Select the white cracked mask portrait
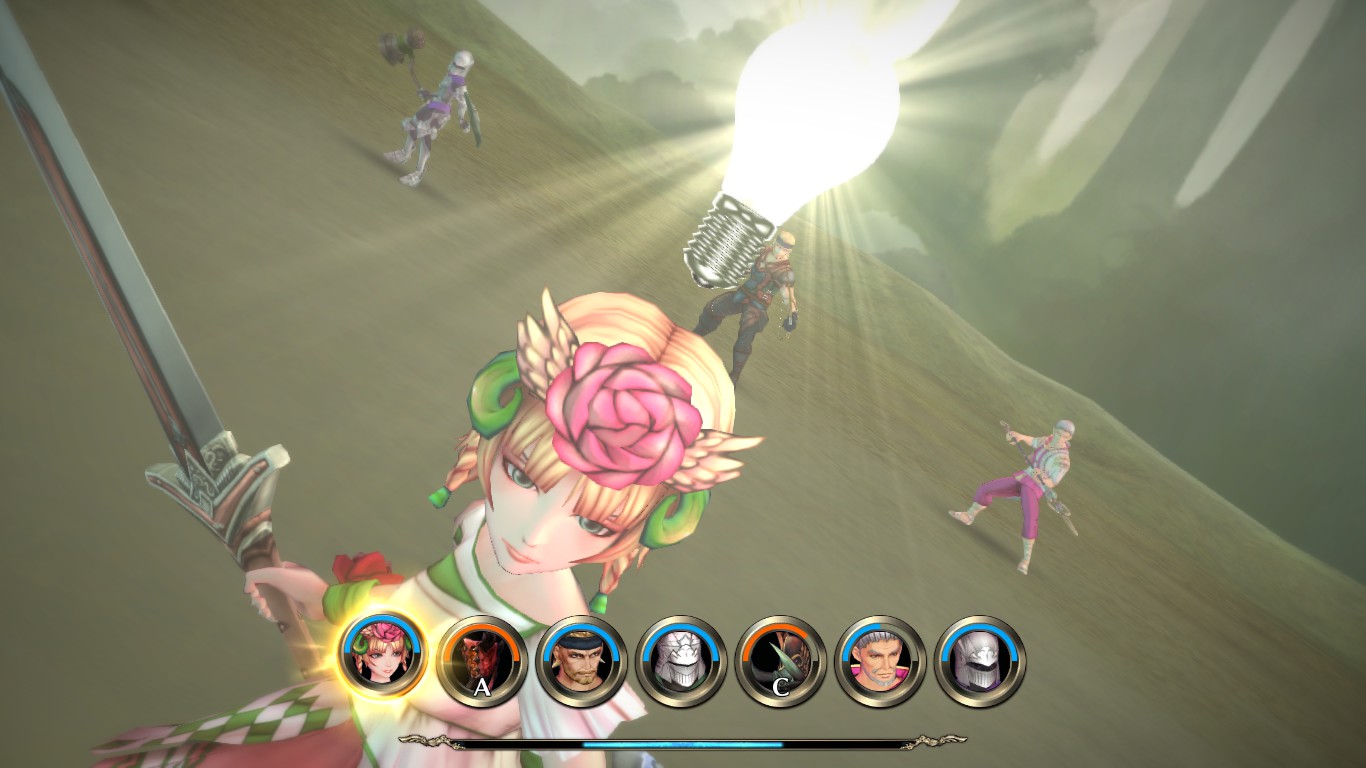 tap(681, 660)
